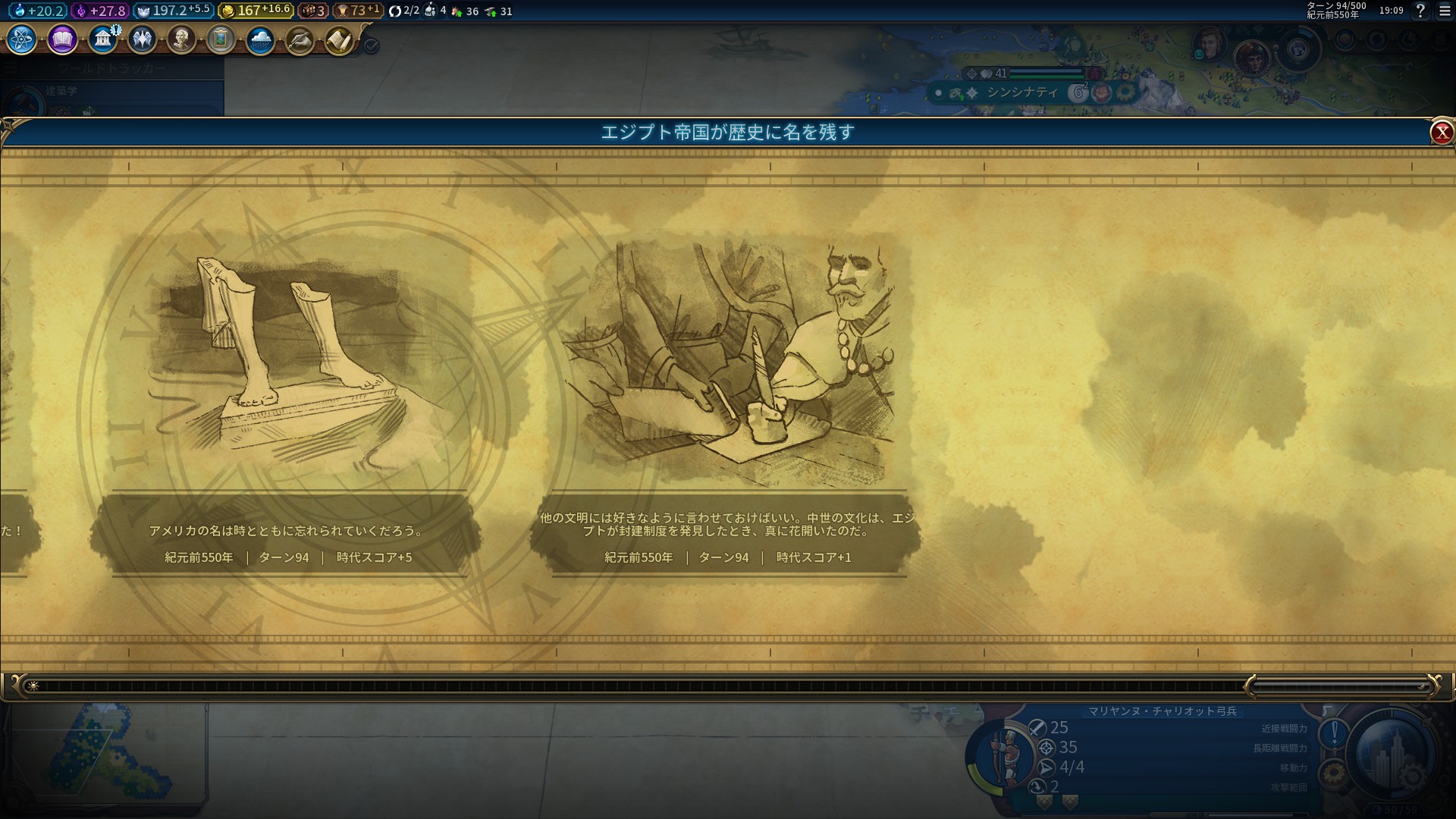
Task: Open the climate rain cloud icon
Action: pos(260,39)
